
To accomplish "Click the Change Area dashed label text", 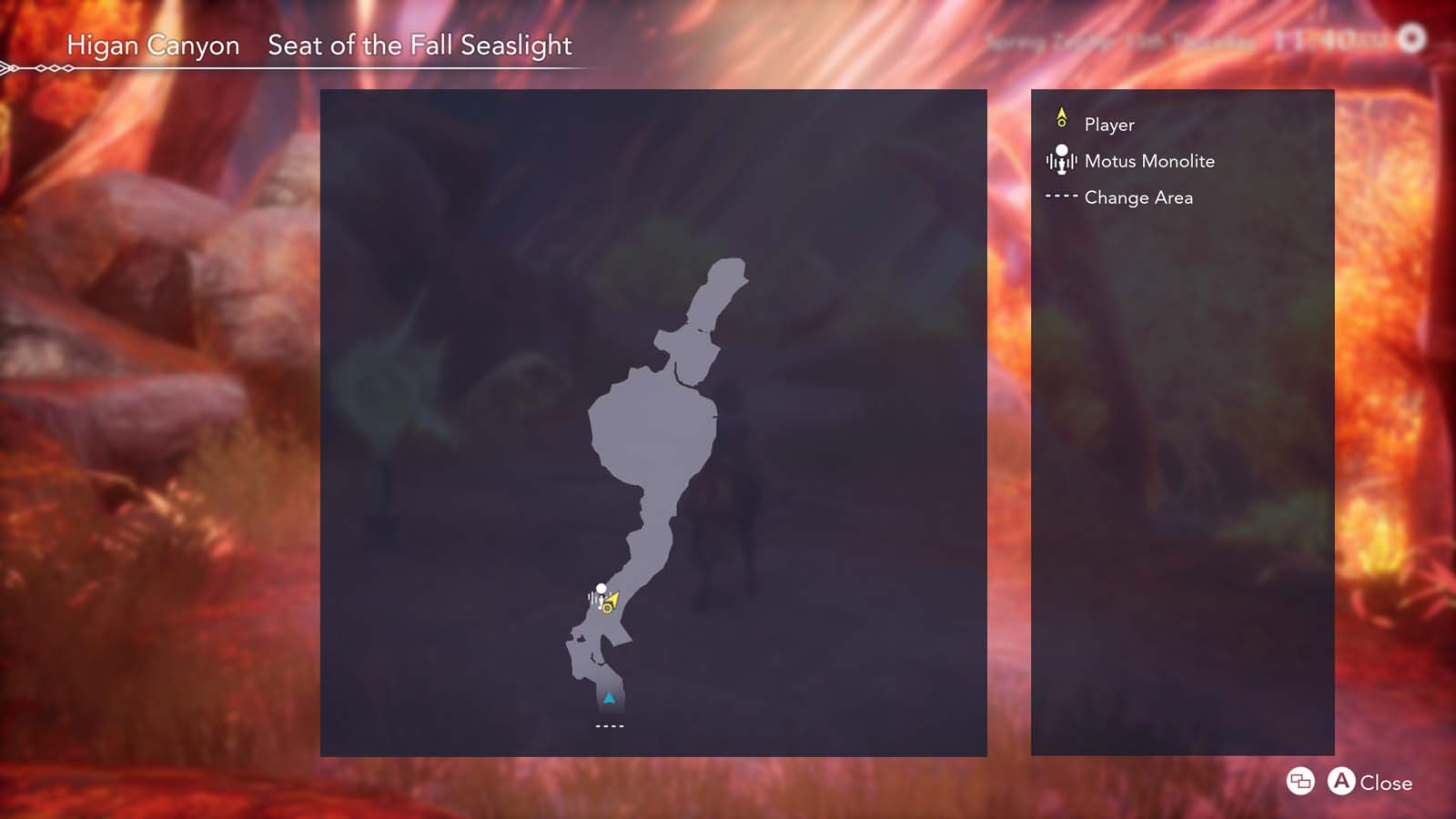I will click(x=1137, y=197).
